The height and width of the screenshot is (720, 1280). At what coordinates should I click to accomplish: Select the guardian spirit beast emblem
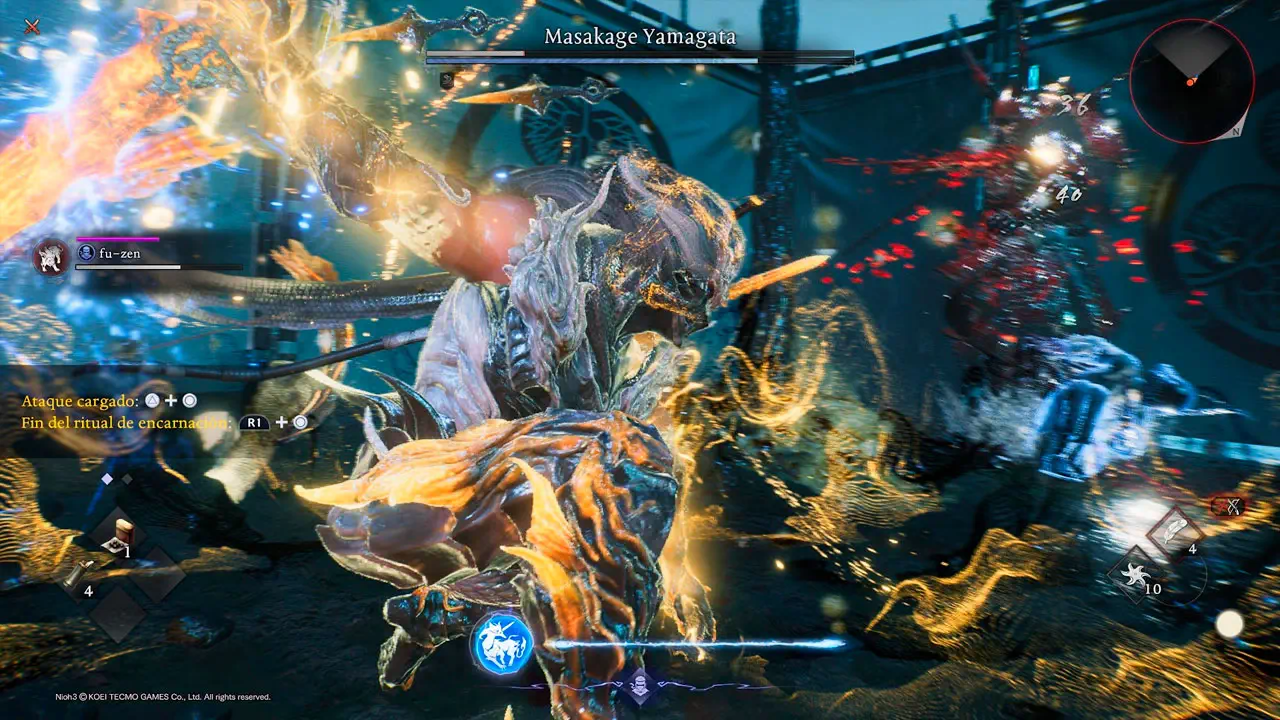[502, 644]
